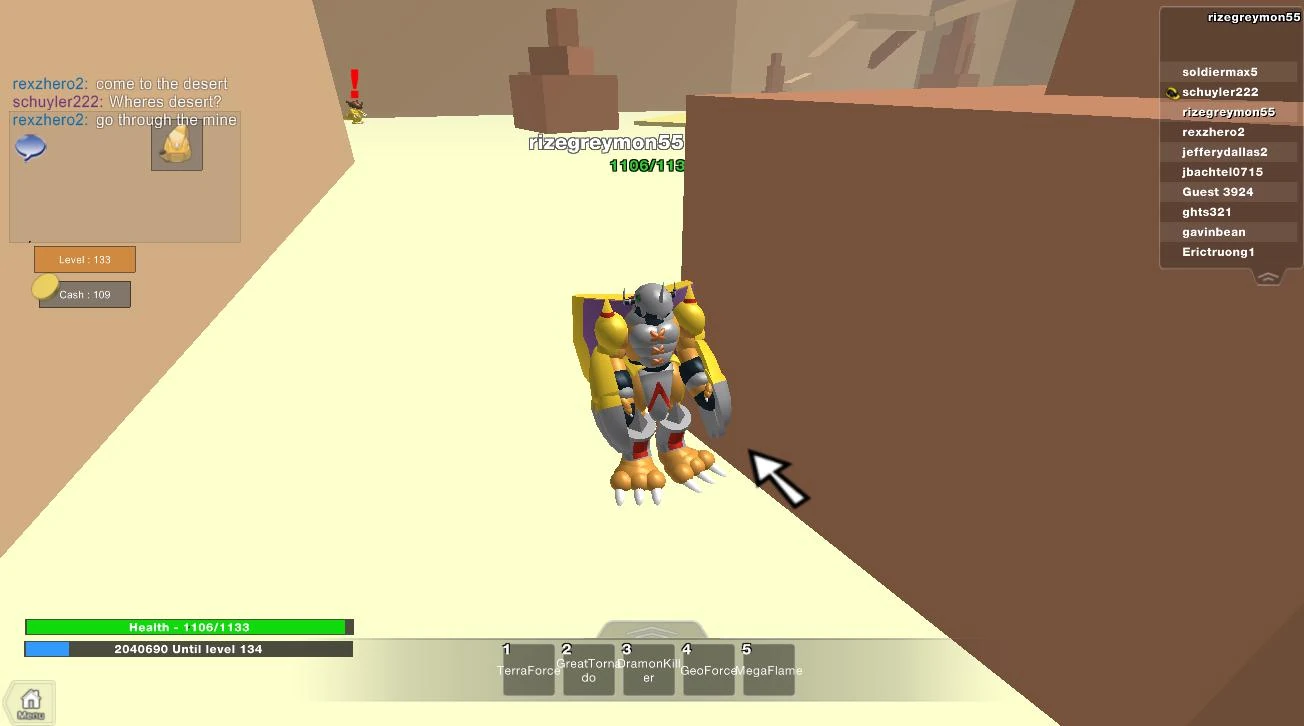Use the GeoForce ability in slot 4
Viewport: 1304px width, 726px height.
coord(708,669)
